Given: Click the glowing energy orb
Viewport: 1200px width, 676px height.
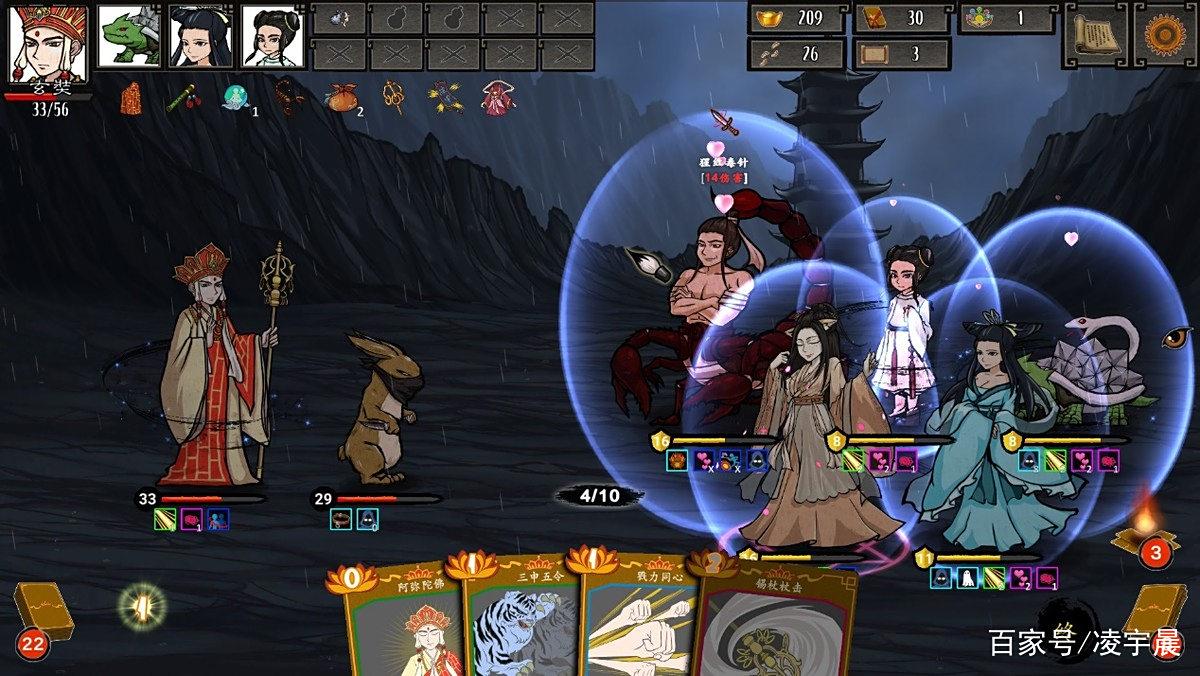Looking at the screenshot, I should 142,606.
